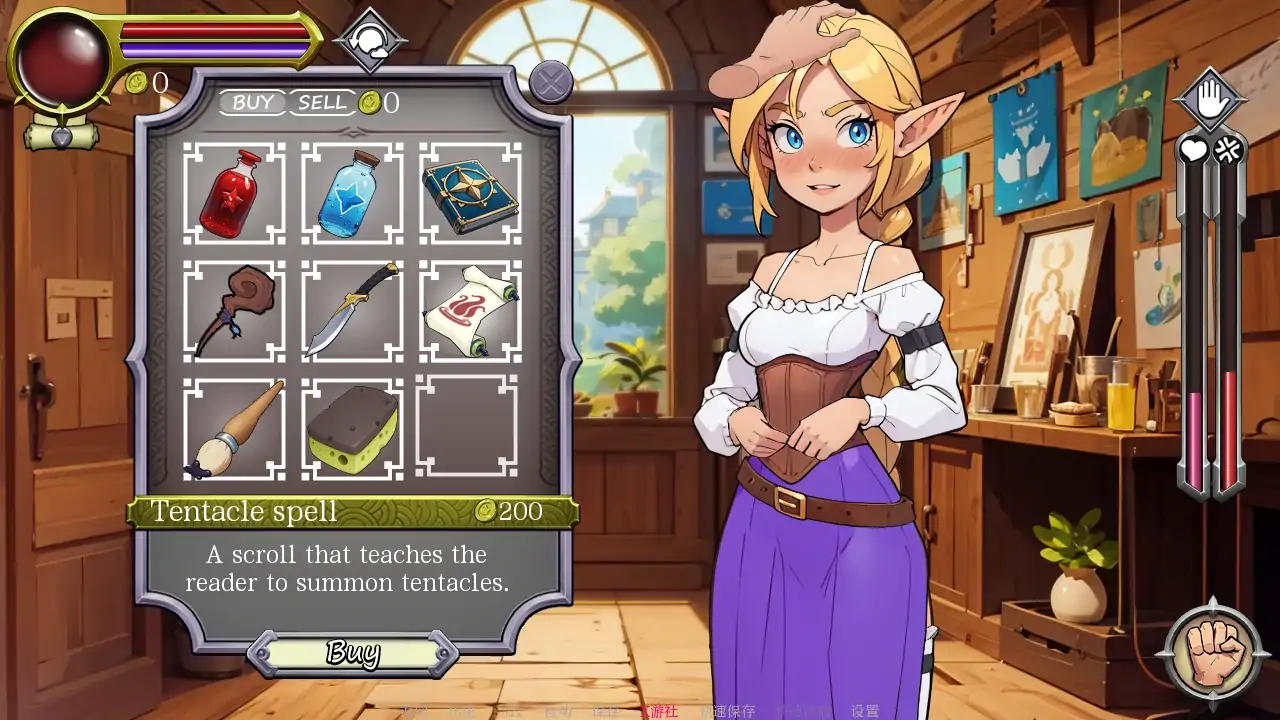Select the yellow sponge item
The width and height of the screenshot is (1280, 720).
pos(352,429)
